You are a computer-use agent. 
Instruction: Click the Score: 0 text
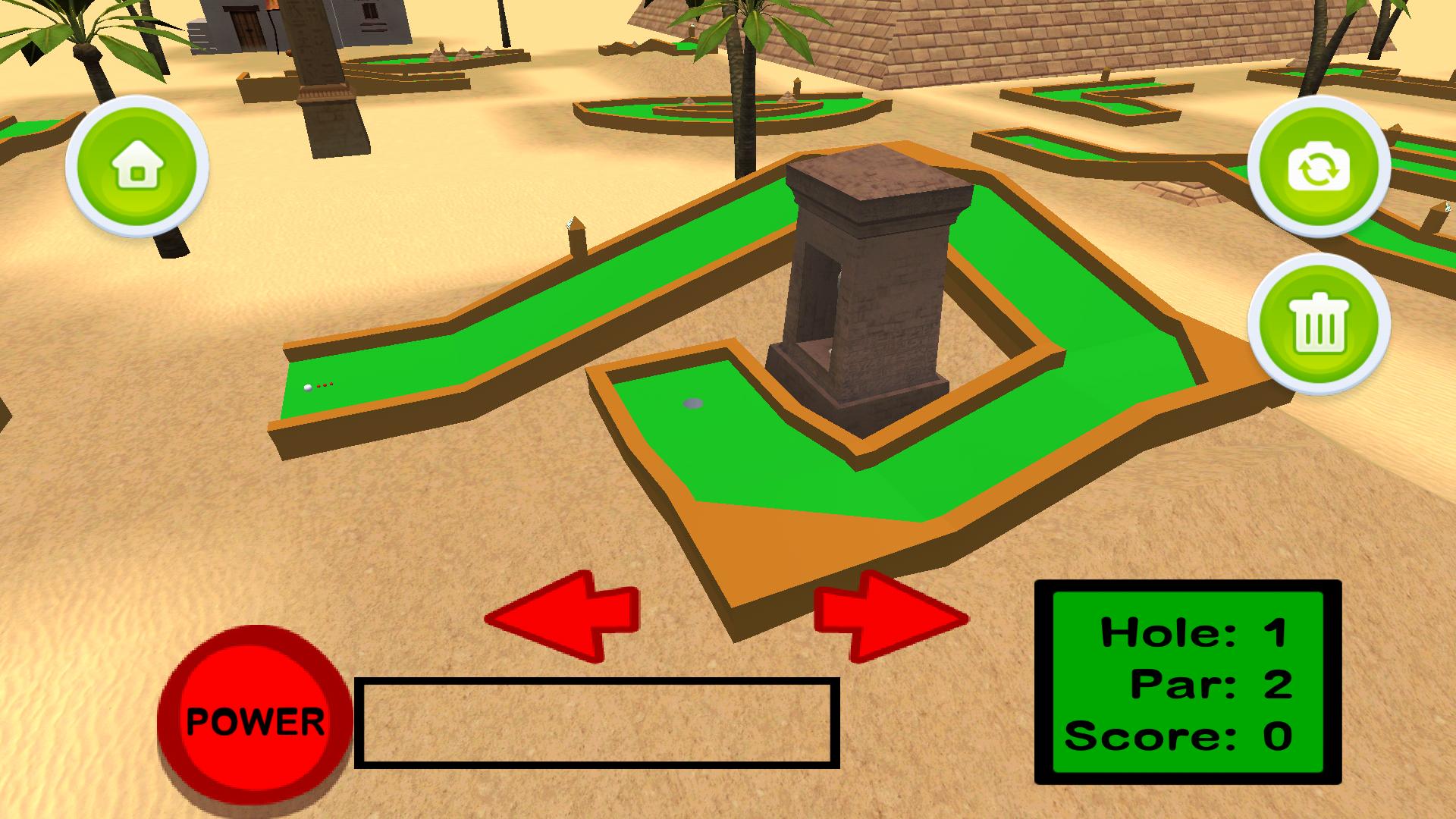point(1181,733)
